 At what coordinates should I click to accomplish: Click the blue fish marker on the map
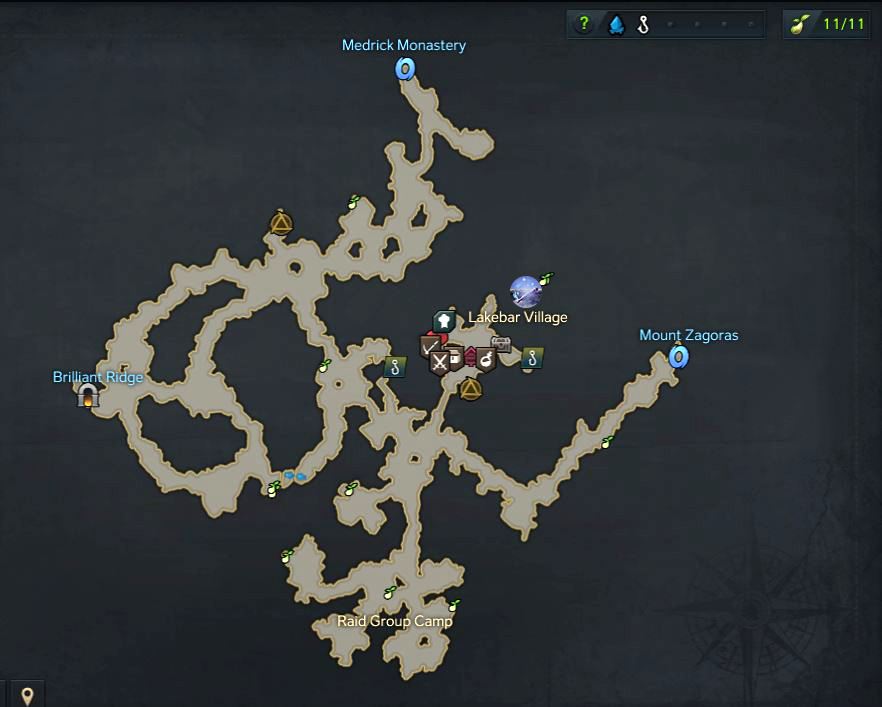[x=295, y=477]
